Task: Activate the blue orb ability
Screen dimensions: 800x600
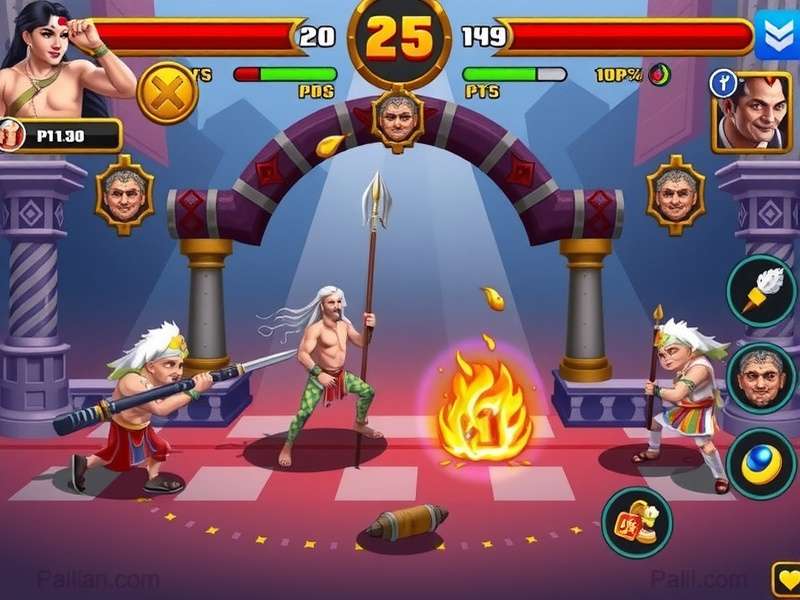Action: 760,463
